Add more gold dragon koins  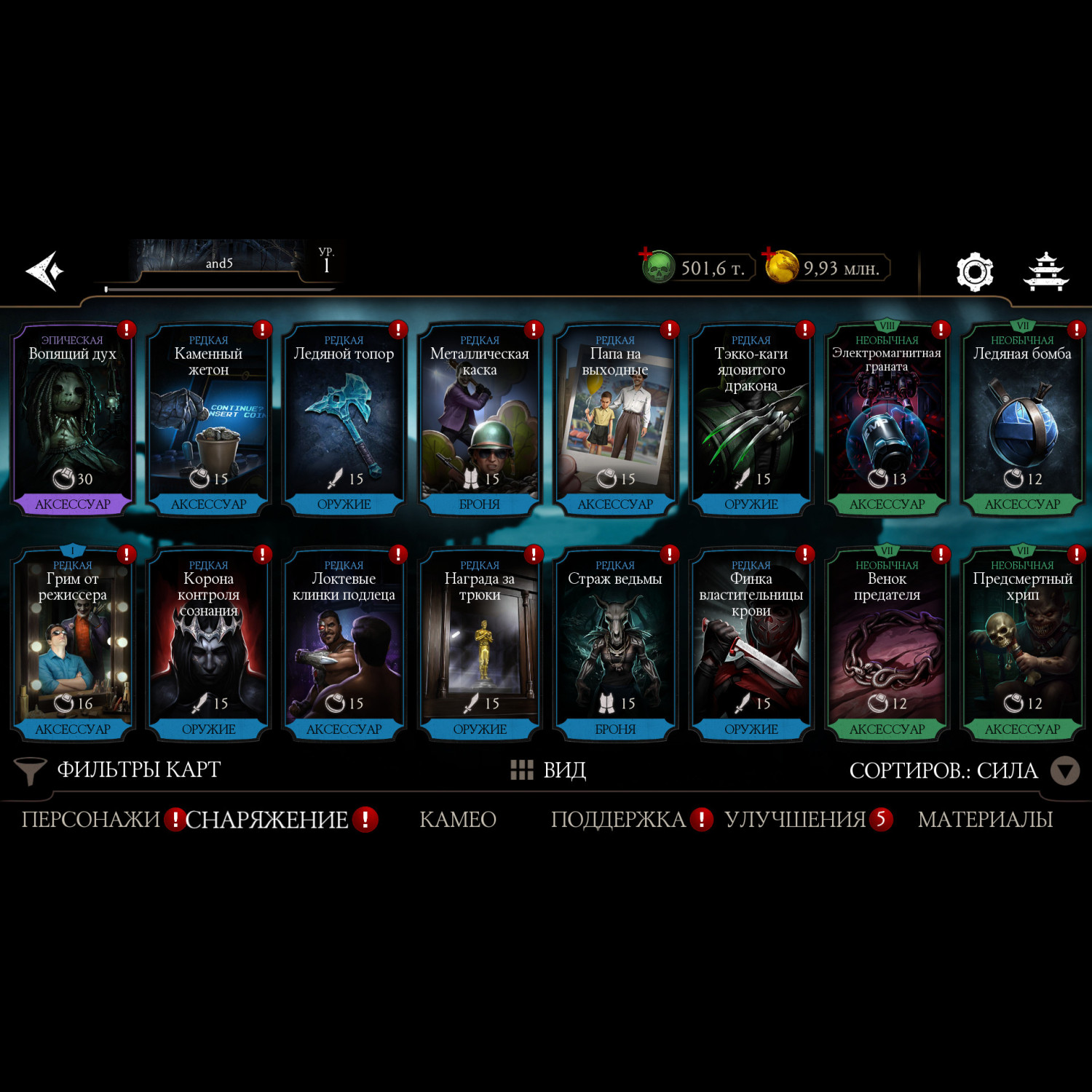tap(769, 254)
